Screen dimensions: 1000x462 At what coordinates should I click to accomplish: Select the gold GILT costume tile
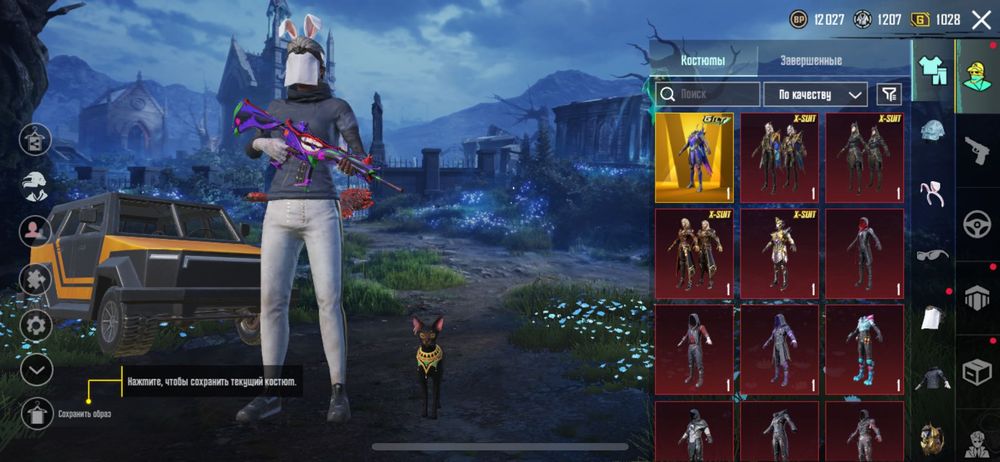[693, 158]
